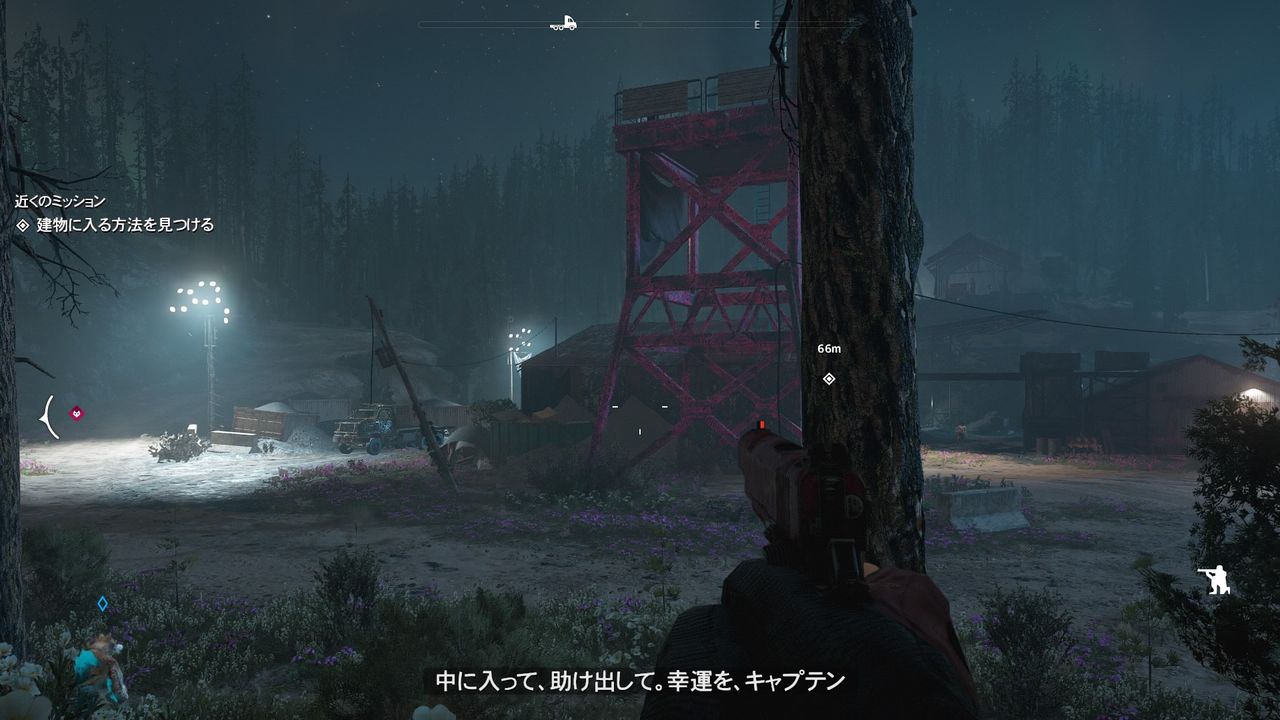Select the crouching soldier stance icon
This screenshot has height=720, width=1280.
[1215, 580]
